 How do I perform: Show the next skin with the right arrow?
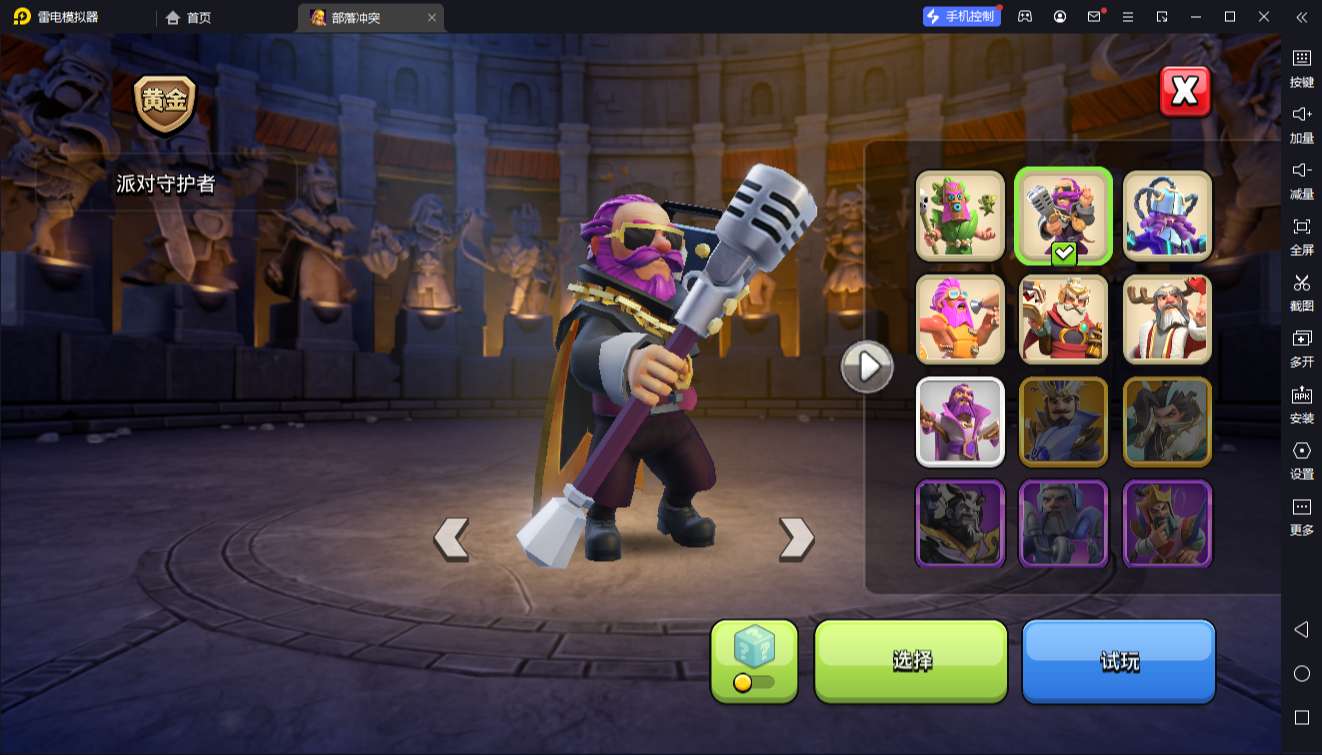[796, 538]
